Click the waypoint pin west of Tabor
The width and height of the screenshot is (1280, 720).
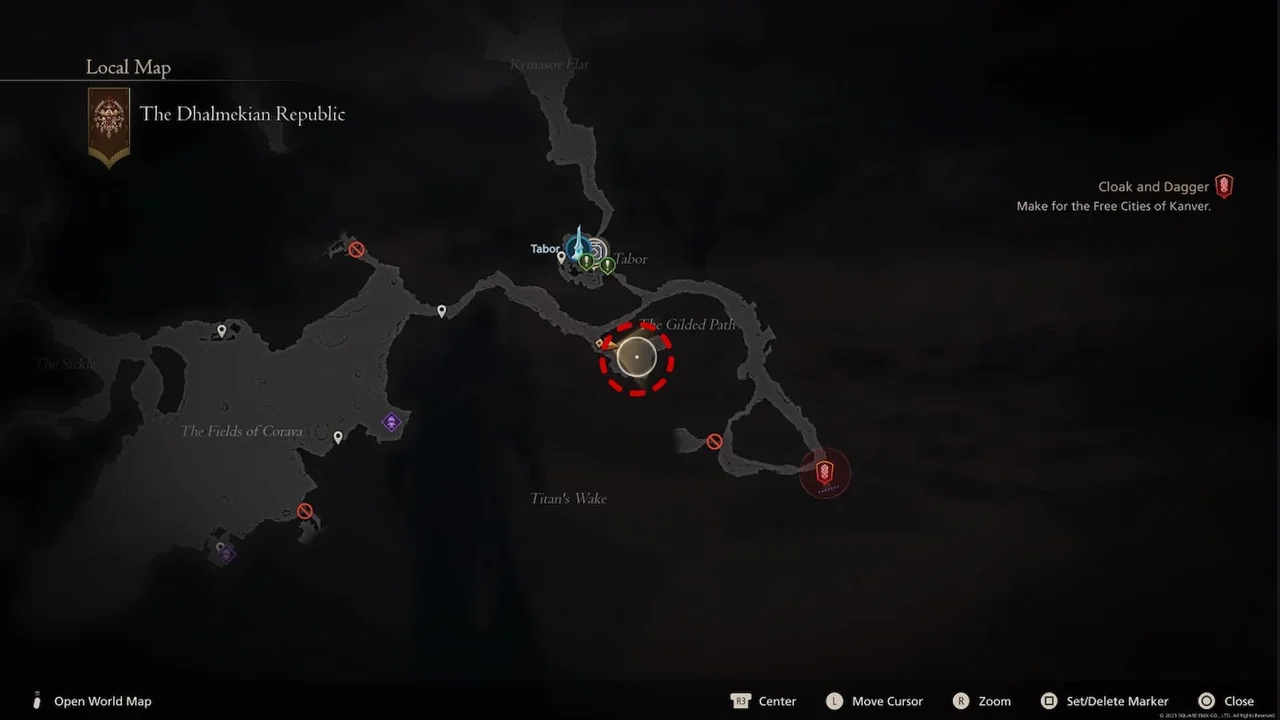(441, 310)
